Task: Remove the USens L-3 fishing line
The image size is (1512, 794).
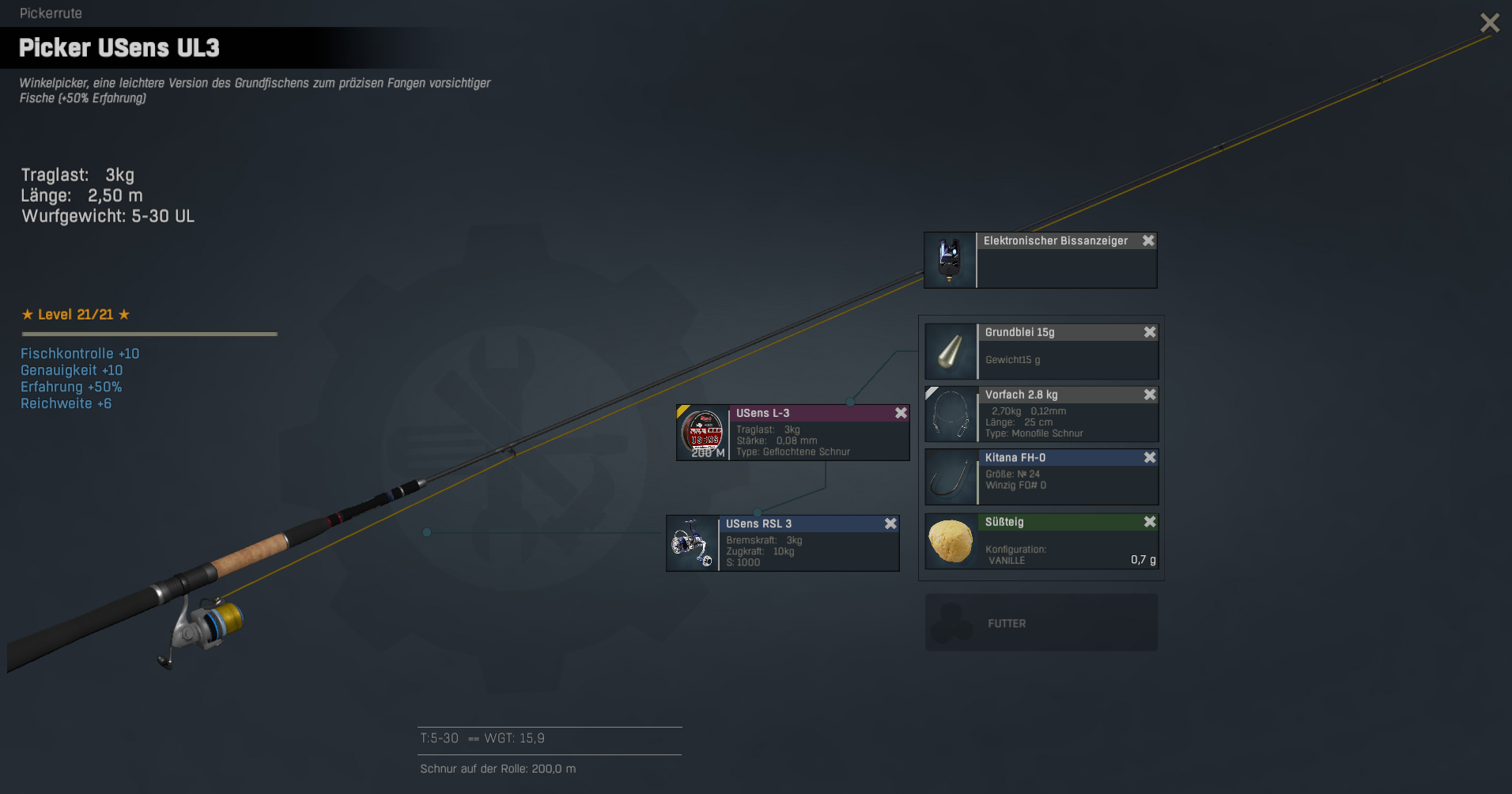Action: pyautogui.click(x=901, y=413)
